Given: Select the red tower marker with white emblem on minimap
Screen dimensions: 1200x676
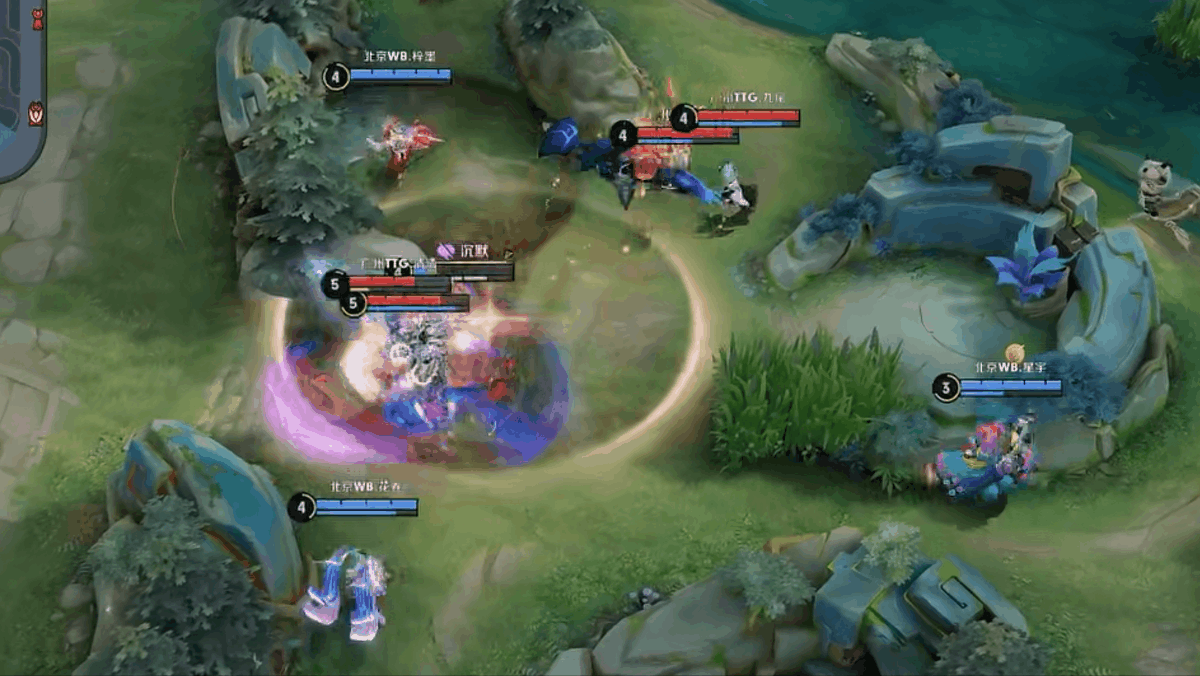Looking at the screenshot, I should pos(36,113).
